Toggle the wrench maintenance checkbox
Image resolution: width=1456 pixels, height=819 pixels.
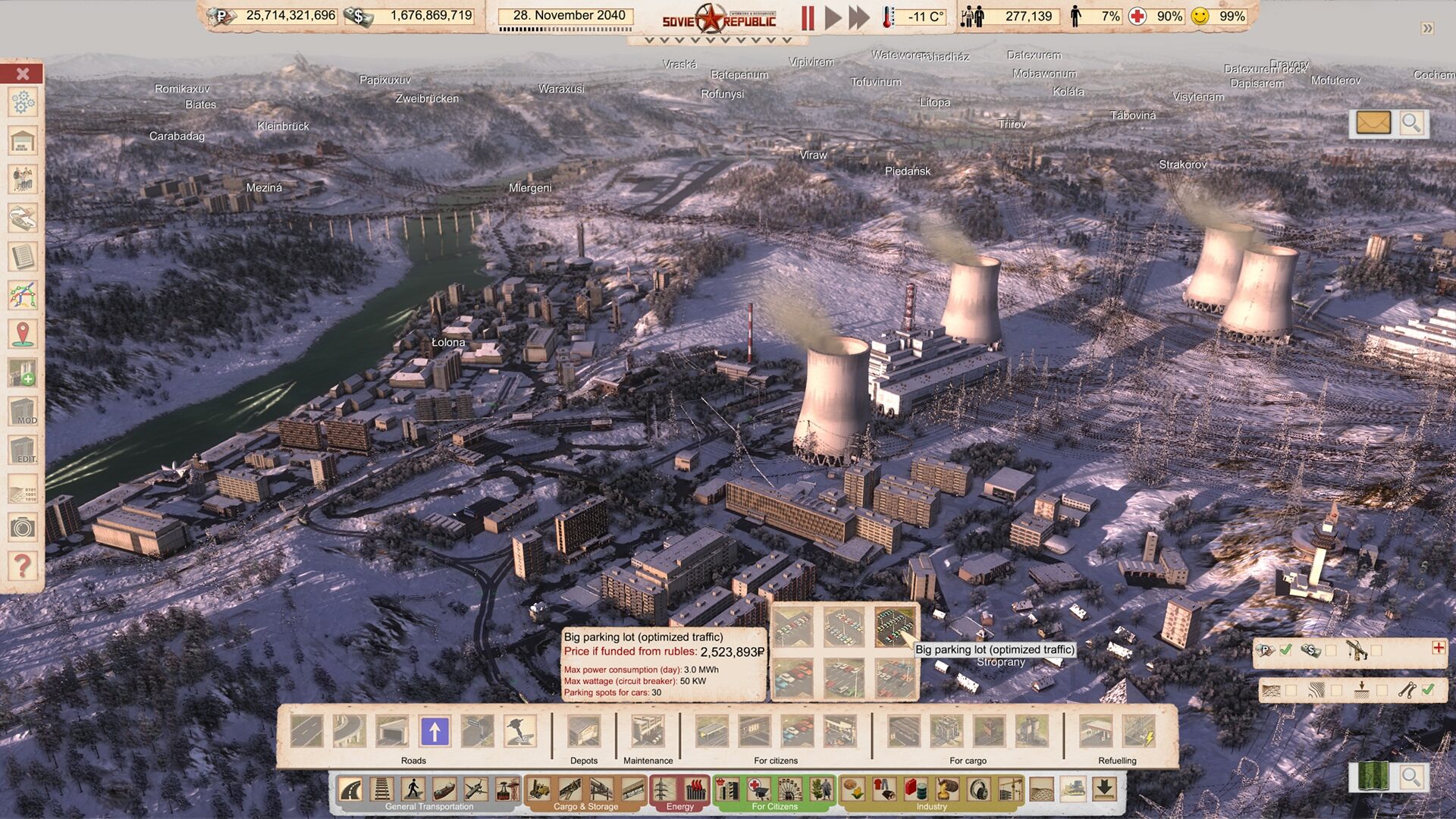point(1428,690)
